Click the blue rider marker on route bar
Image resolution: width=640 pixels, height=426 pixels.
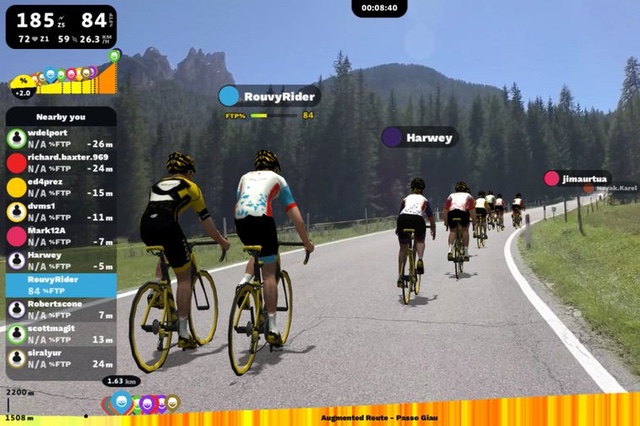point(121,402)
